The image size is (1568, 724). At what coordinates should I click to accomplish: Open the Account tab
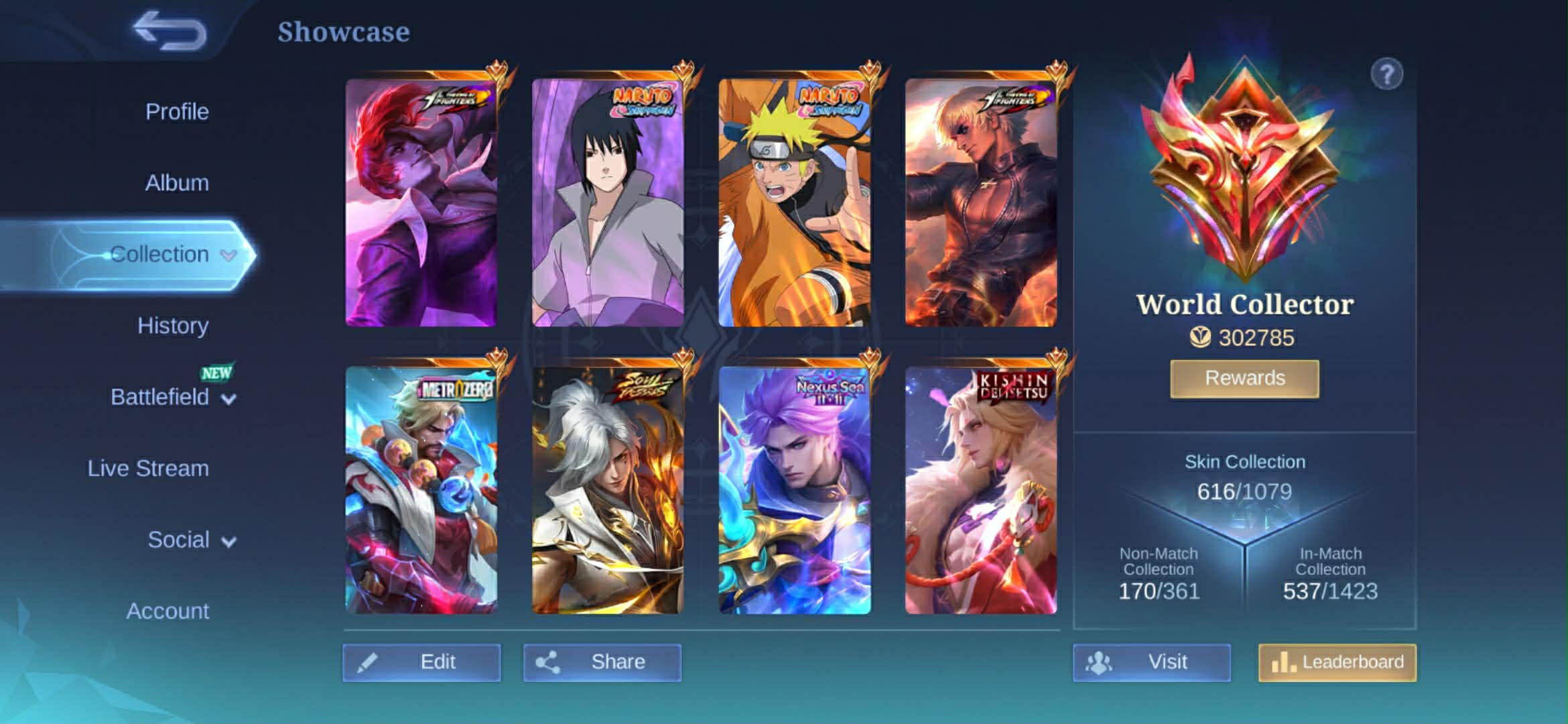(x=168, y=611)
